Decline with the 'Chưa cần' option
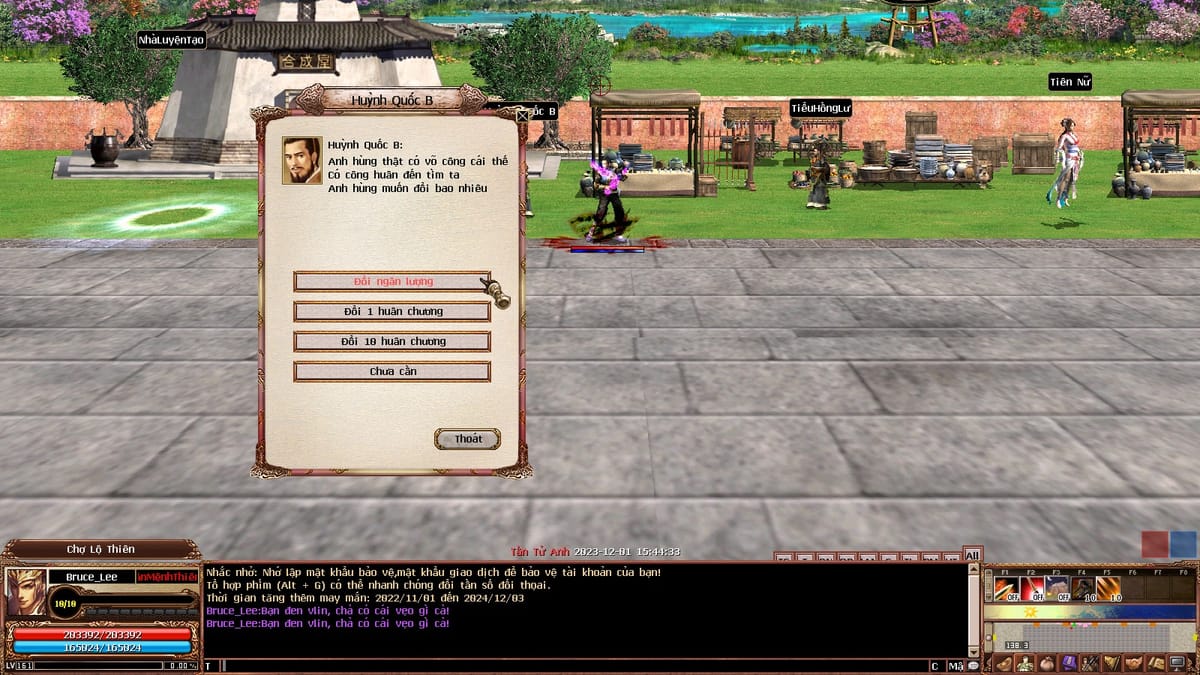 (392, 371)
